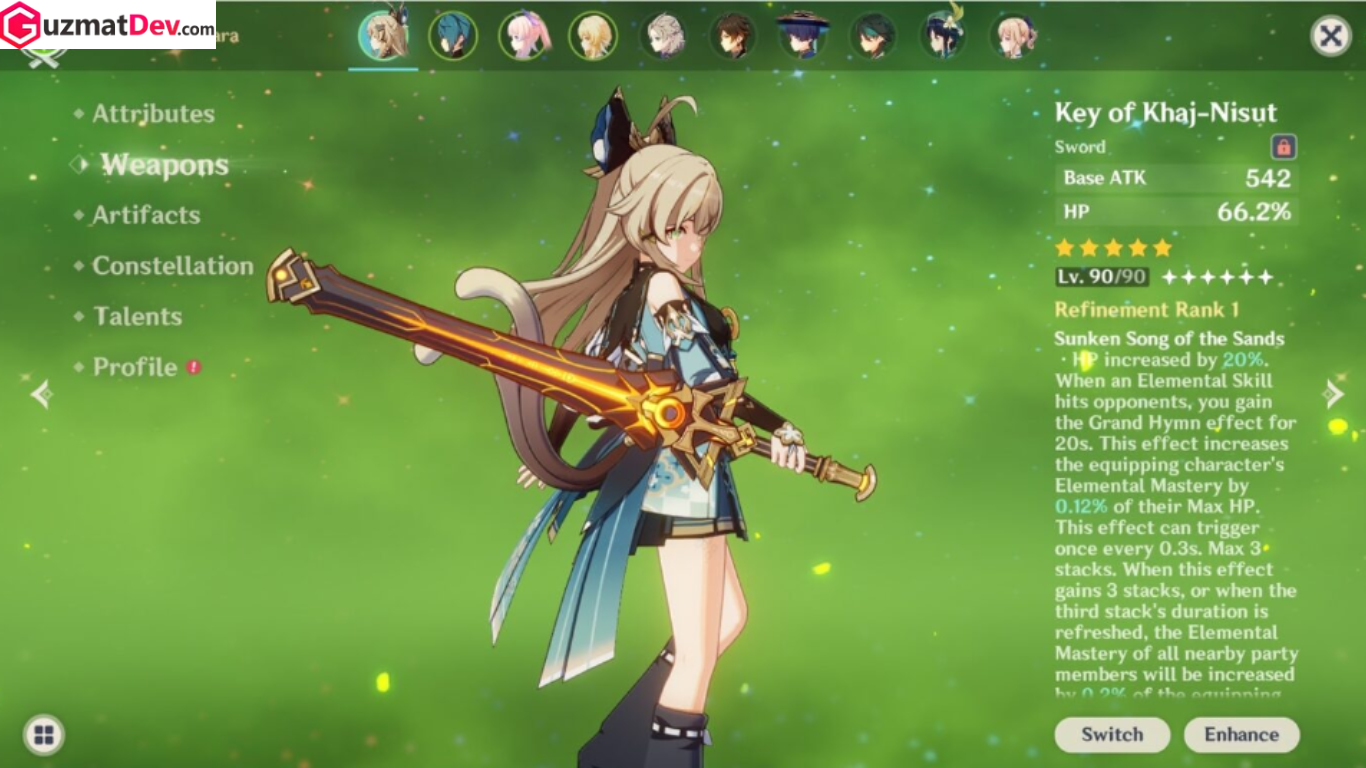Image resolution: width=1366 pixels, height=768 pixels.
Task: Switch to the character with the wide hat
Action: click(x=802, y=36)
